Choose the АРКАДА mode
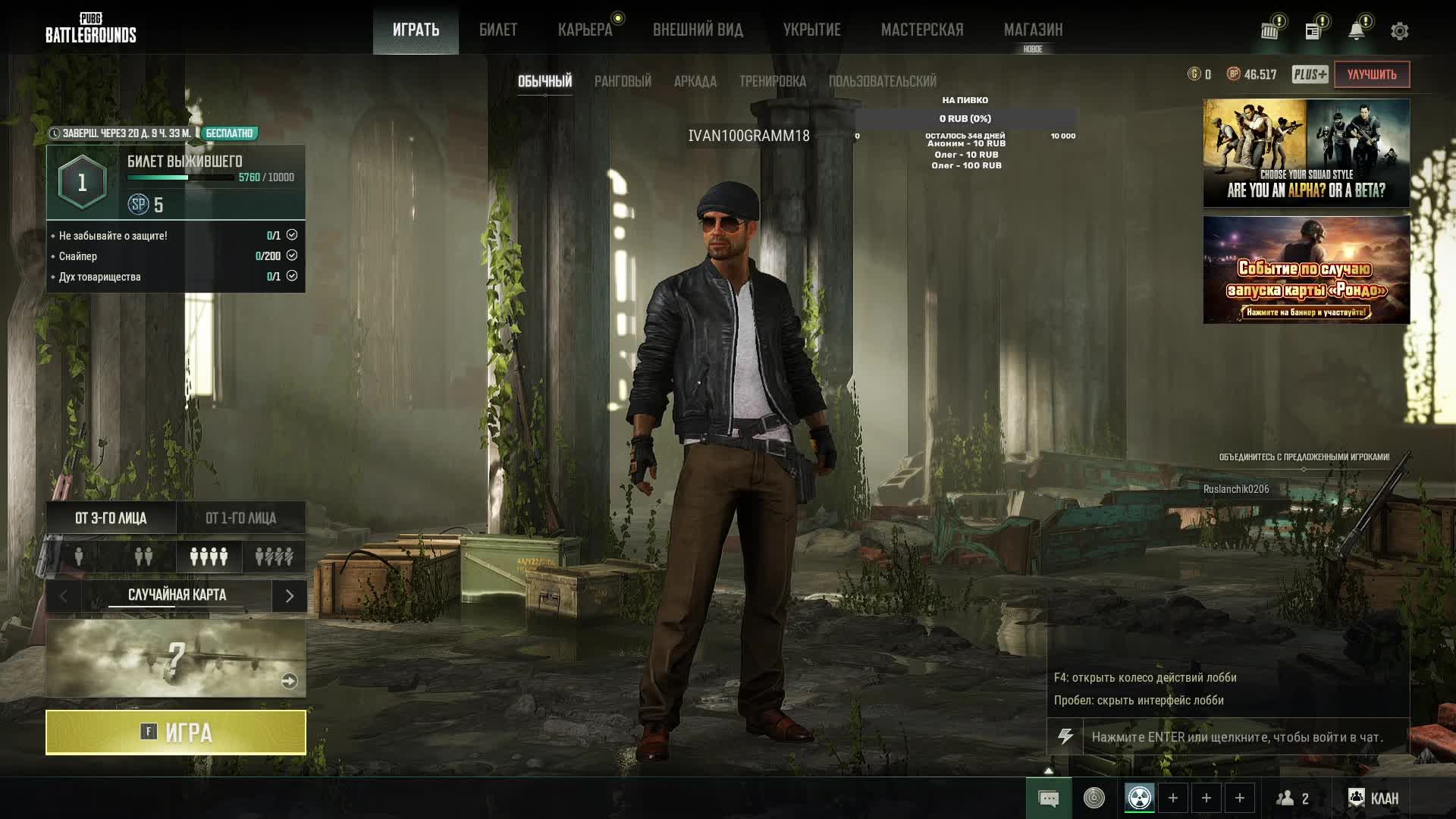 (x=695, y=81)
